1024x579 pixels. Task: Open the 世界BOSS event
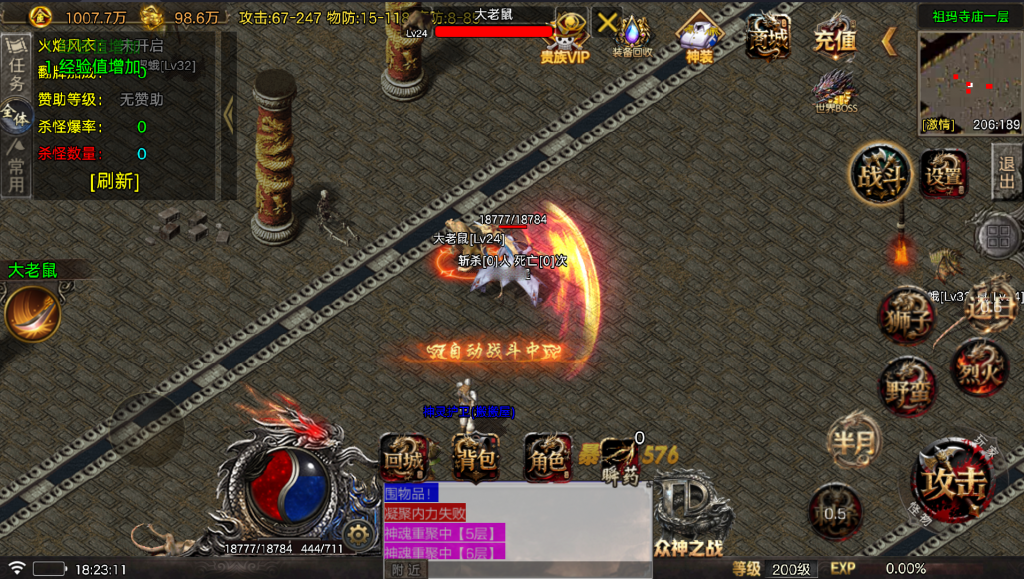(x=835, y=90)
